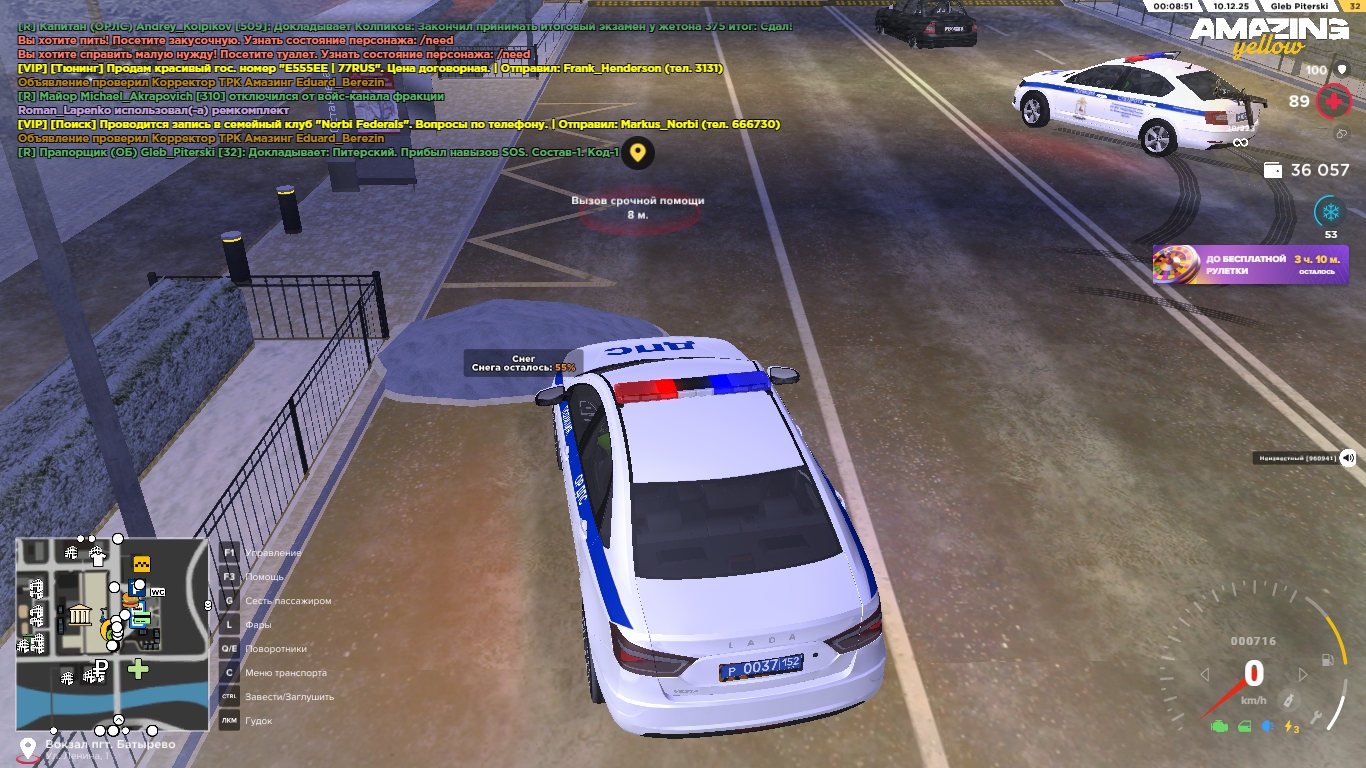
Task: Open the free roulette timer banner
Action: 1250,265
